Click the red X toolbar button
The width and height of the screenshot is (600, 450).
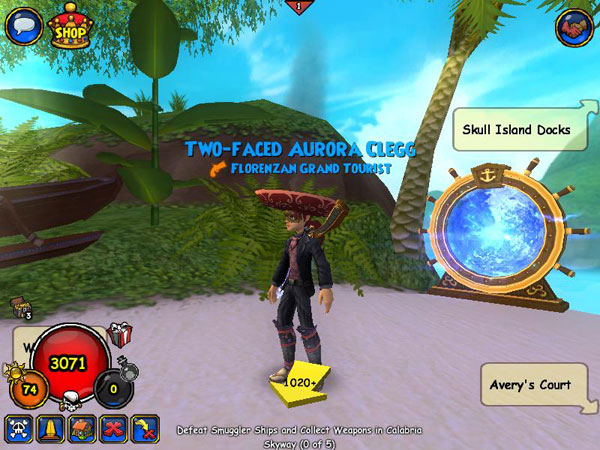113,428
